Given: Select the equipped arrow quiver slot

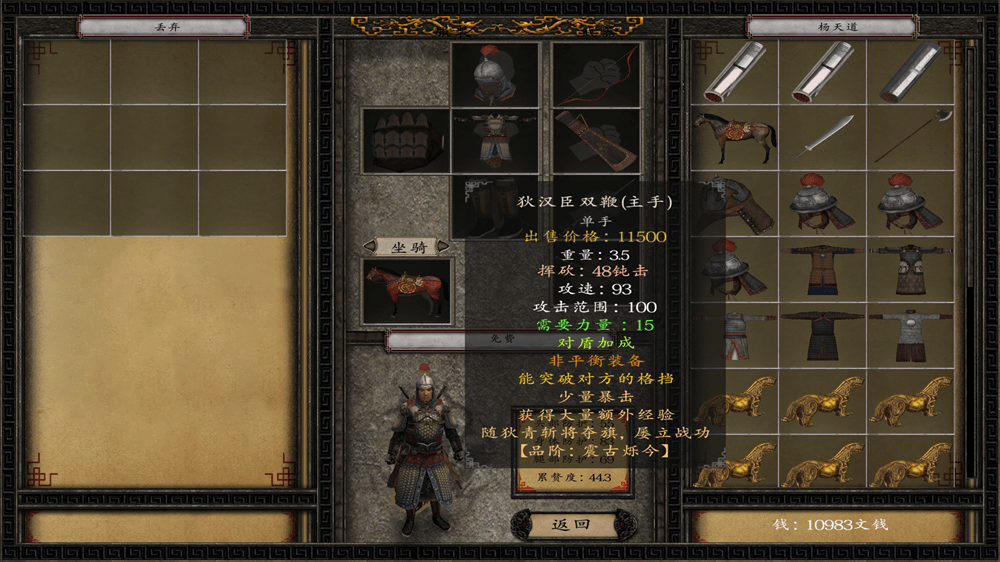Looking at the screenshot, I should tap(596, 140).
